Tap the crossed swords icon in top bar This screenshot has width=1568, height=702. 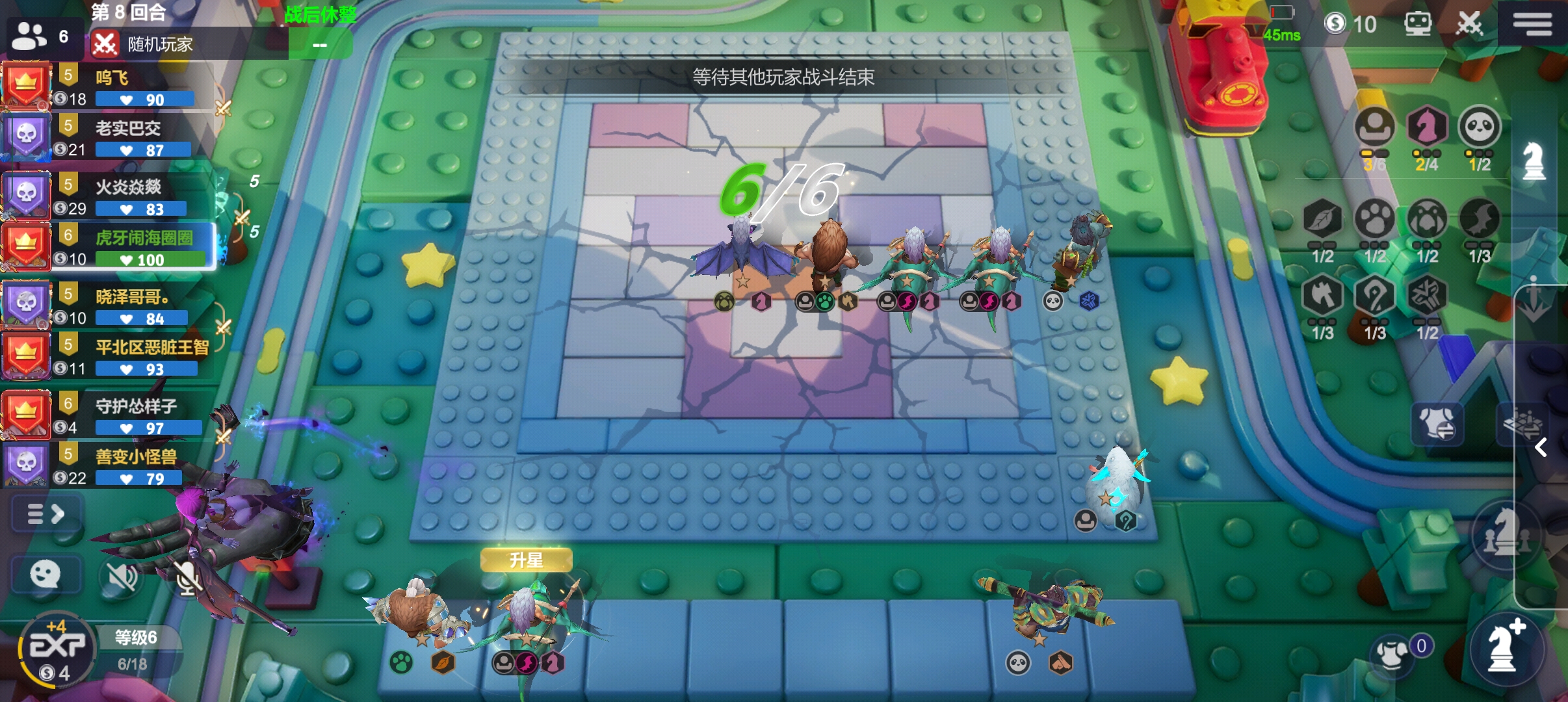[x=1469, y=24]
